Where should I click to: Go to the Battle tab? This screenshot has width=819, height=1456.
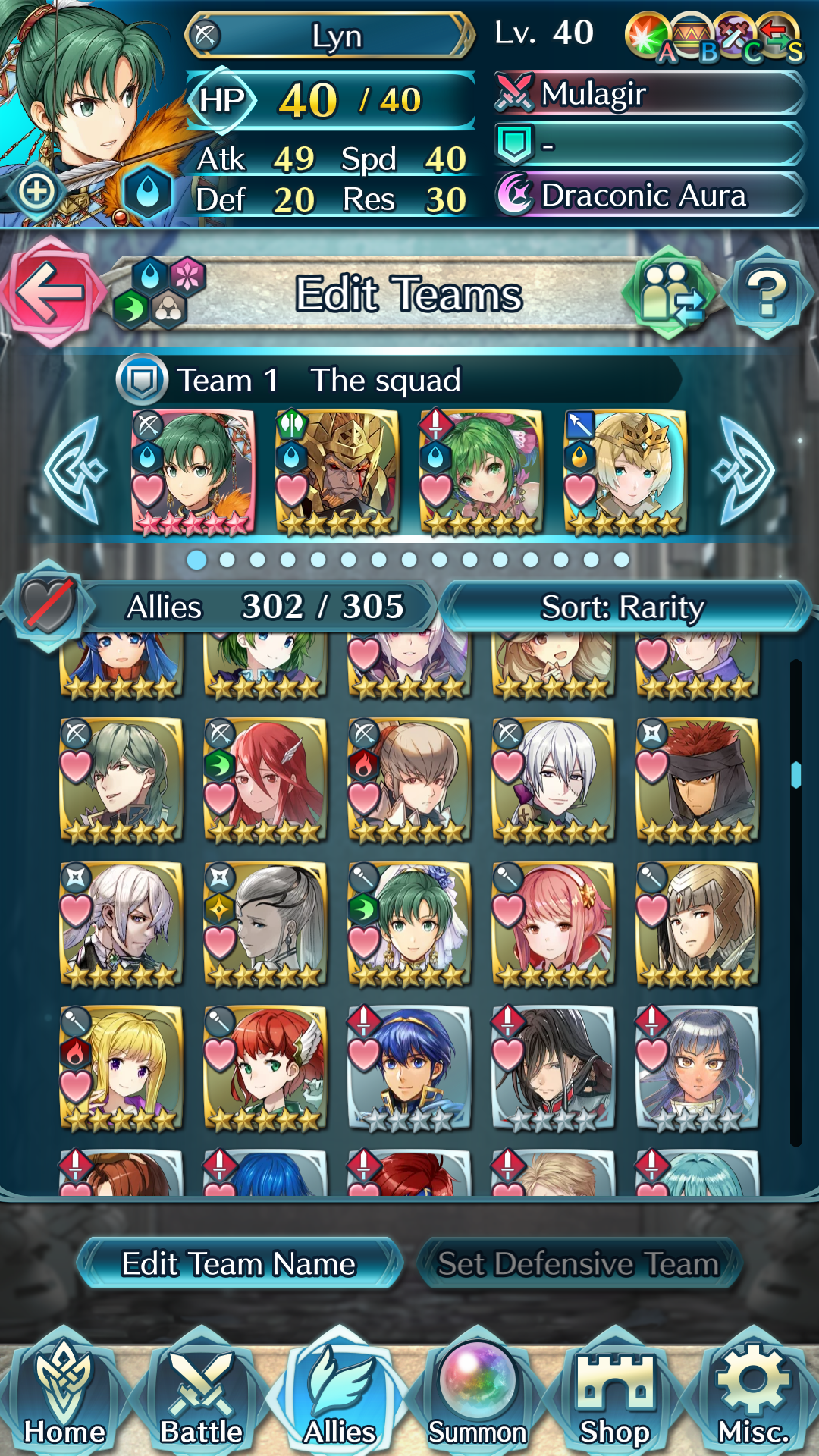pyautogui.click(x=202, y=1395)
